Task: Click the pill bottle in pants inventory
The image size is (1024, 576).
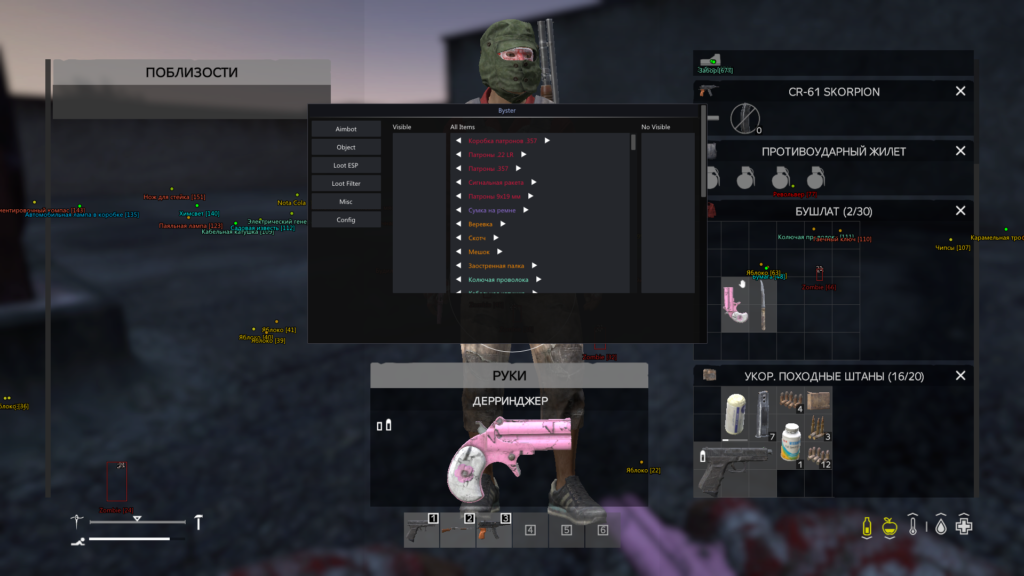Action: click(791, 441)
